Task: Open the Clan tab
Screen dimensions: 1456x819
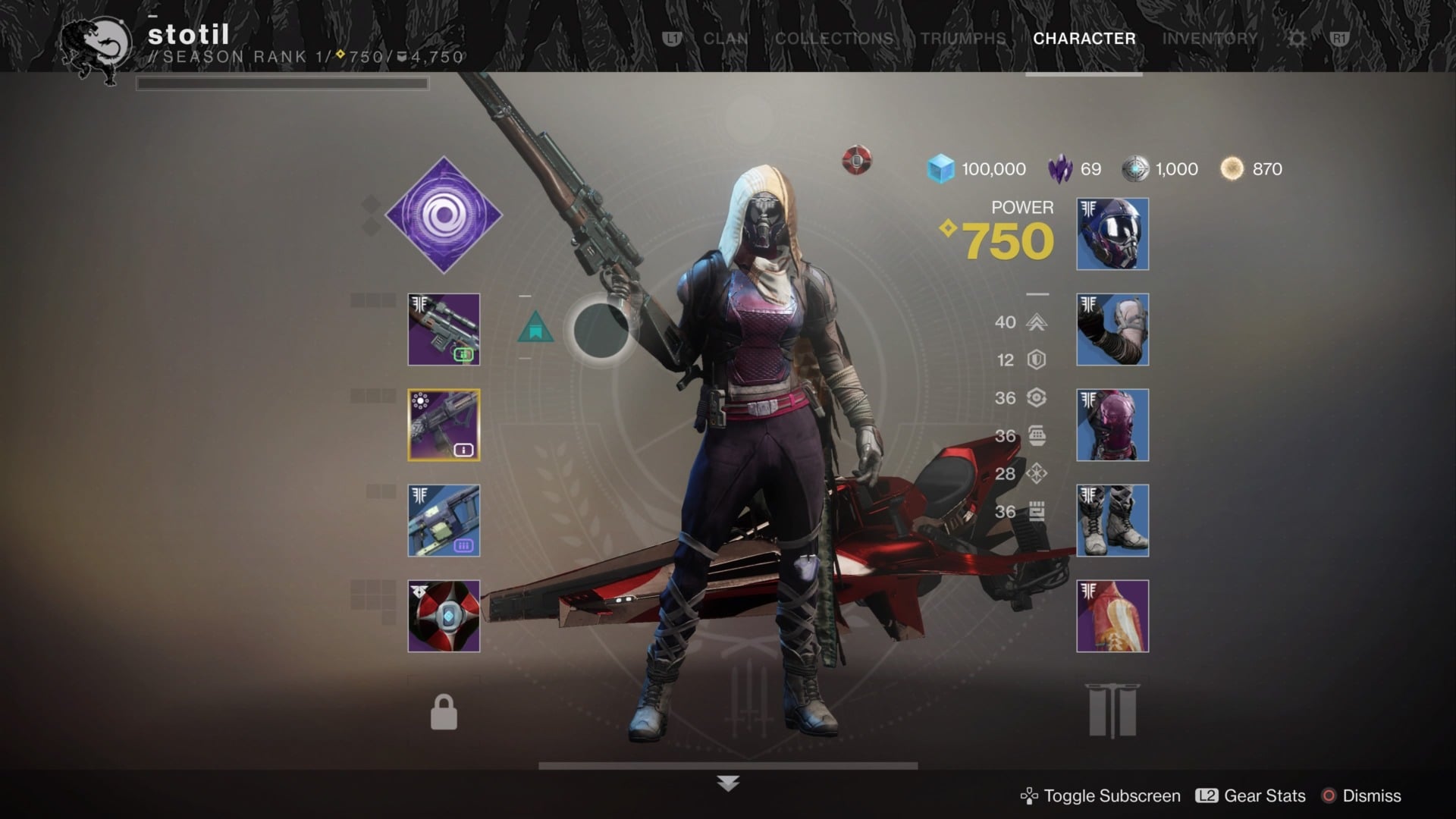Action: [725, 39]
